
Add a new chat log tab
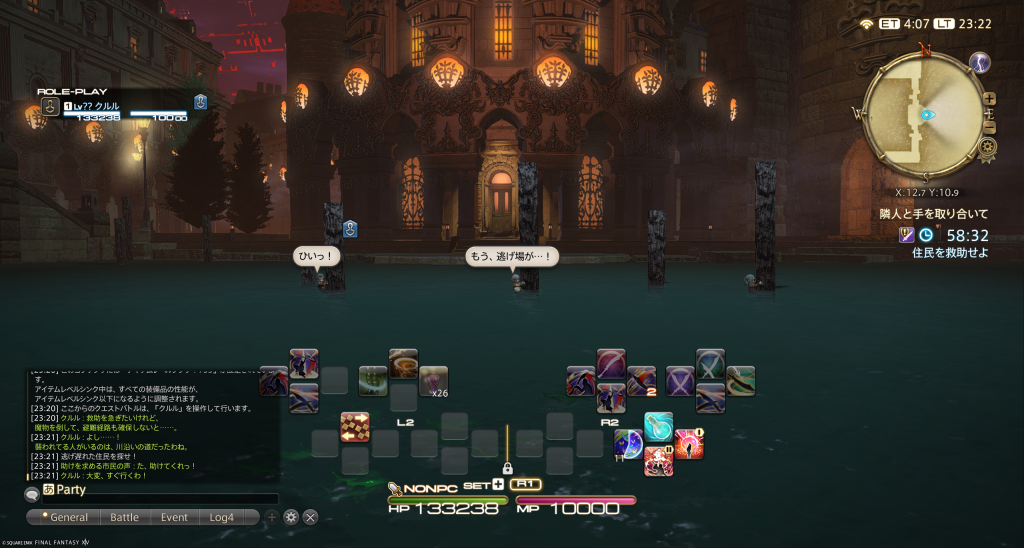[271, 517]
